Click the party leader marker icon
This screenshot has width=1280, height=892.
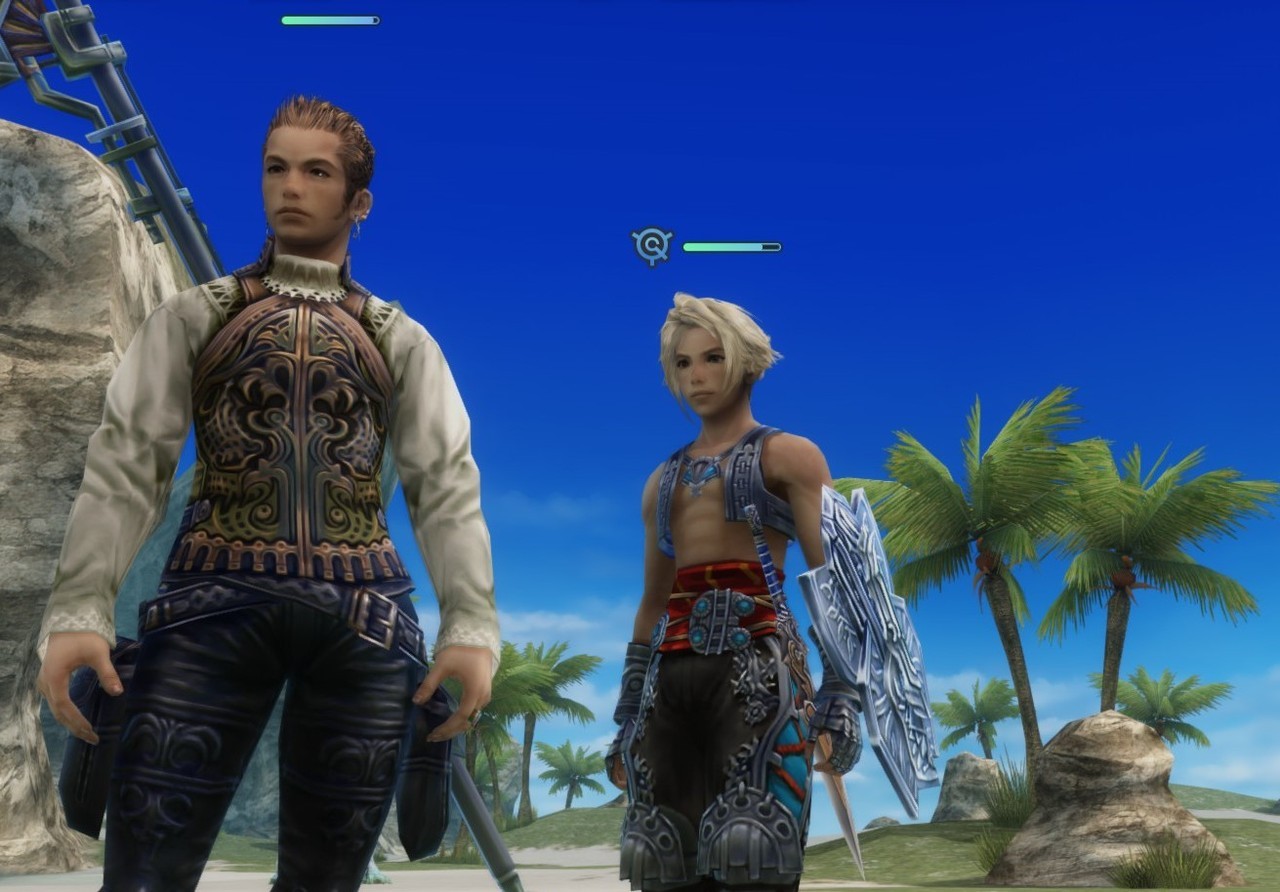(x=652, y=245)
